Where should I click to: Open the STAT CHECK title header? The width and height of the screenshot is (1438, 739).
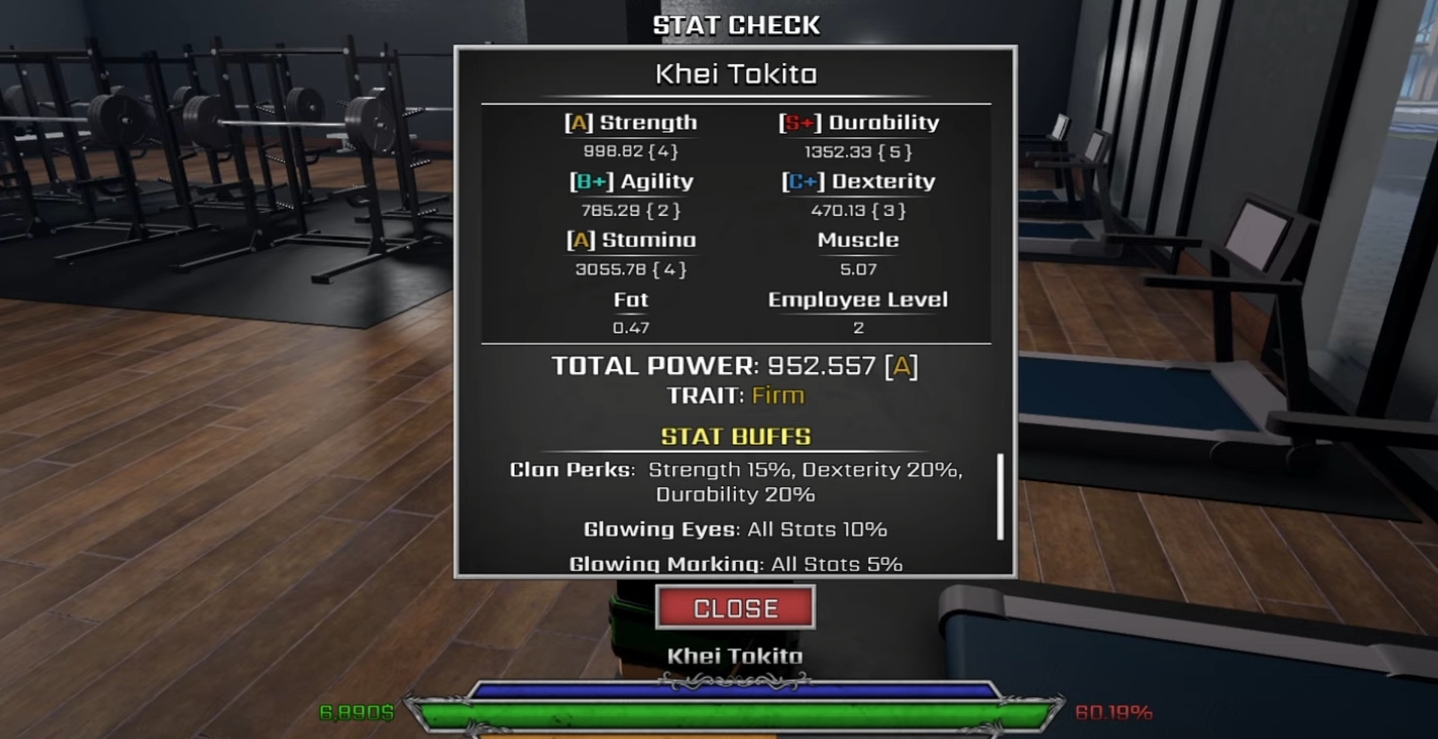pyautogui.click(x=737, y=24)
